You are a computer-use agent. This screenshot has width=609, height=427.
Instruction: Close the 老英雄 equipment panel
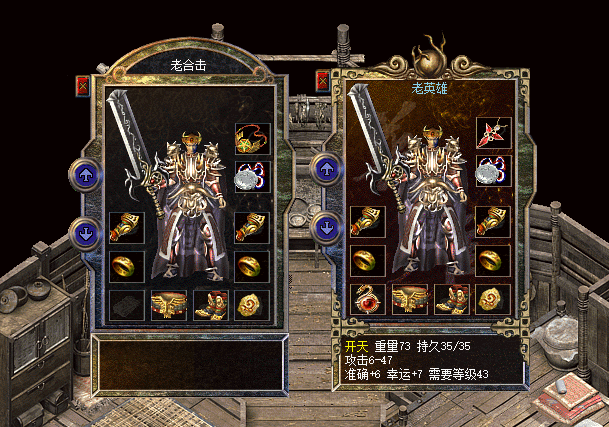click(322, 81)
